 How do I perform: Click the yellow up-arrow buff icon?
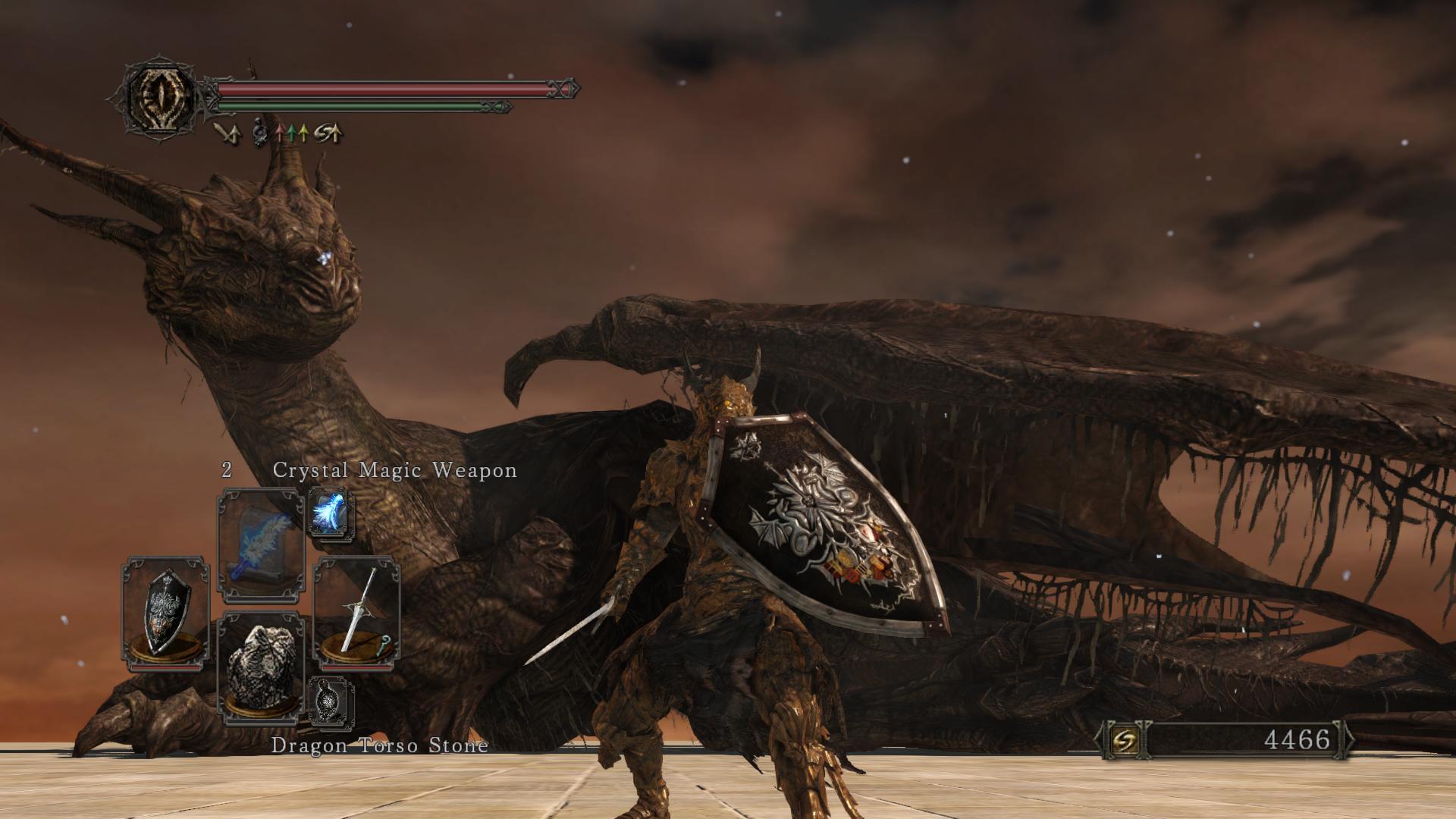click(x=303, y=134)
